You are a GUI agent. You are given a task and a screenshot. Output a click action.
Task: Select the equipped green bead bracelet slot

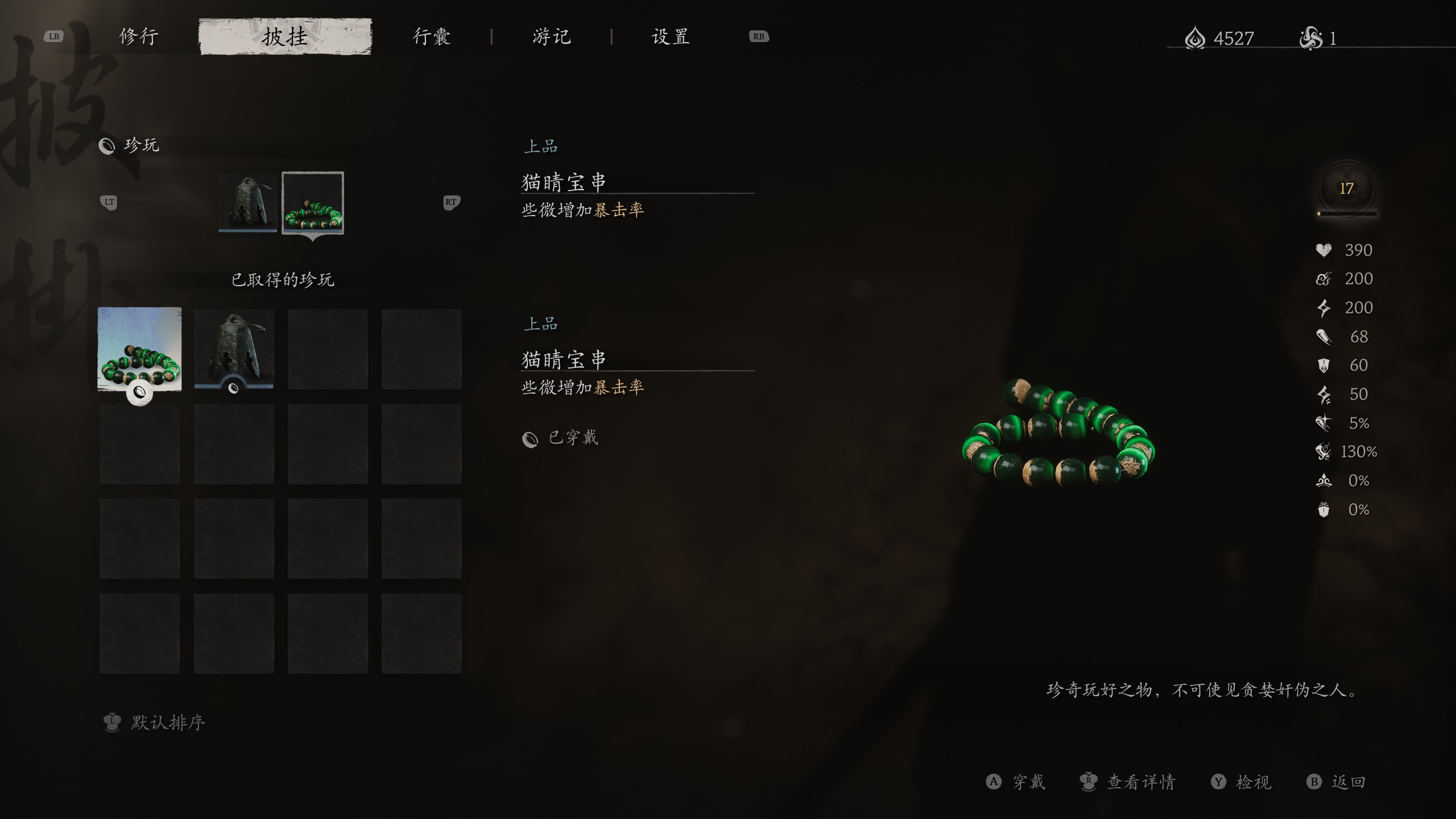pyautogui.click(x=313, y=202)
